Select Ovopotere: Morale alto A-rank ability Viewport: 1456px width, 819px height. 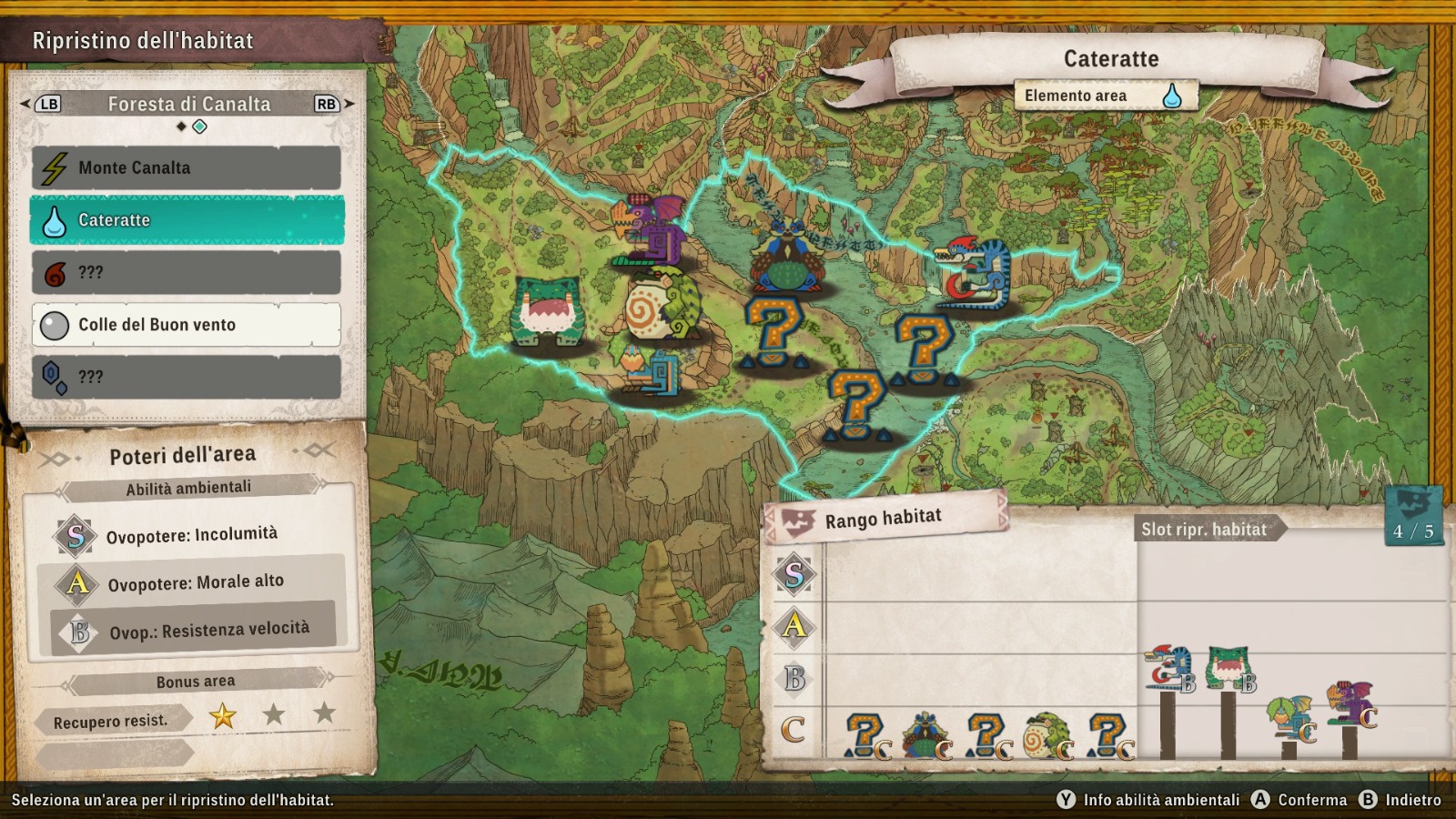(194, 582)
